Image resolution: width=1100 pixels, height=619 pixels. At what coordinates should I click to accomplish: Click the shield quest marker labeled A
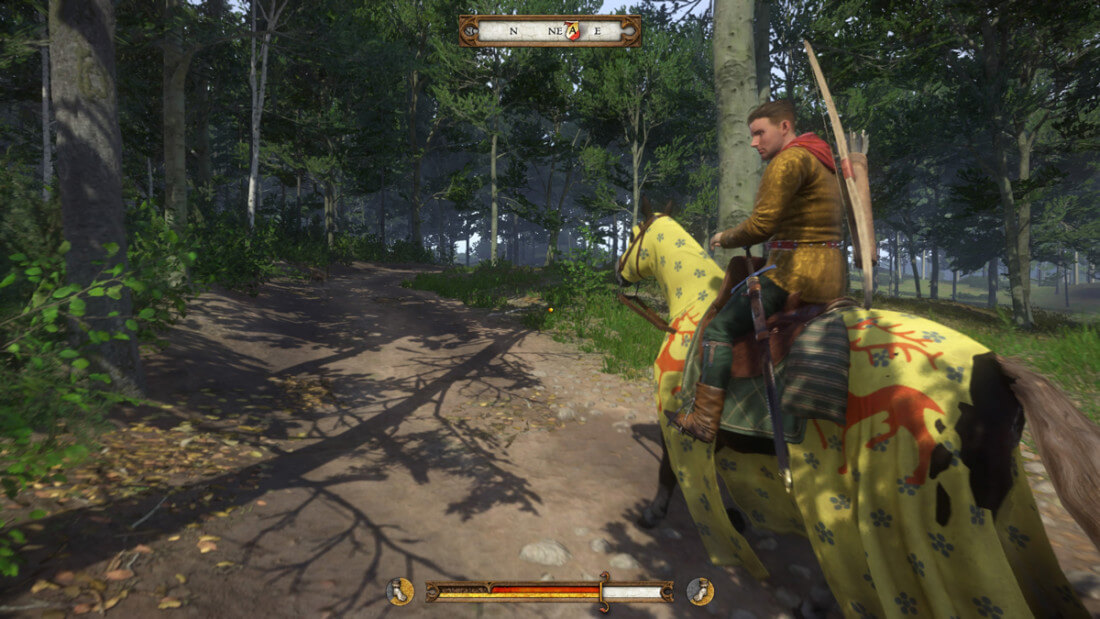point(571,31)
